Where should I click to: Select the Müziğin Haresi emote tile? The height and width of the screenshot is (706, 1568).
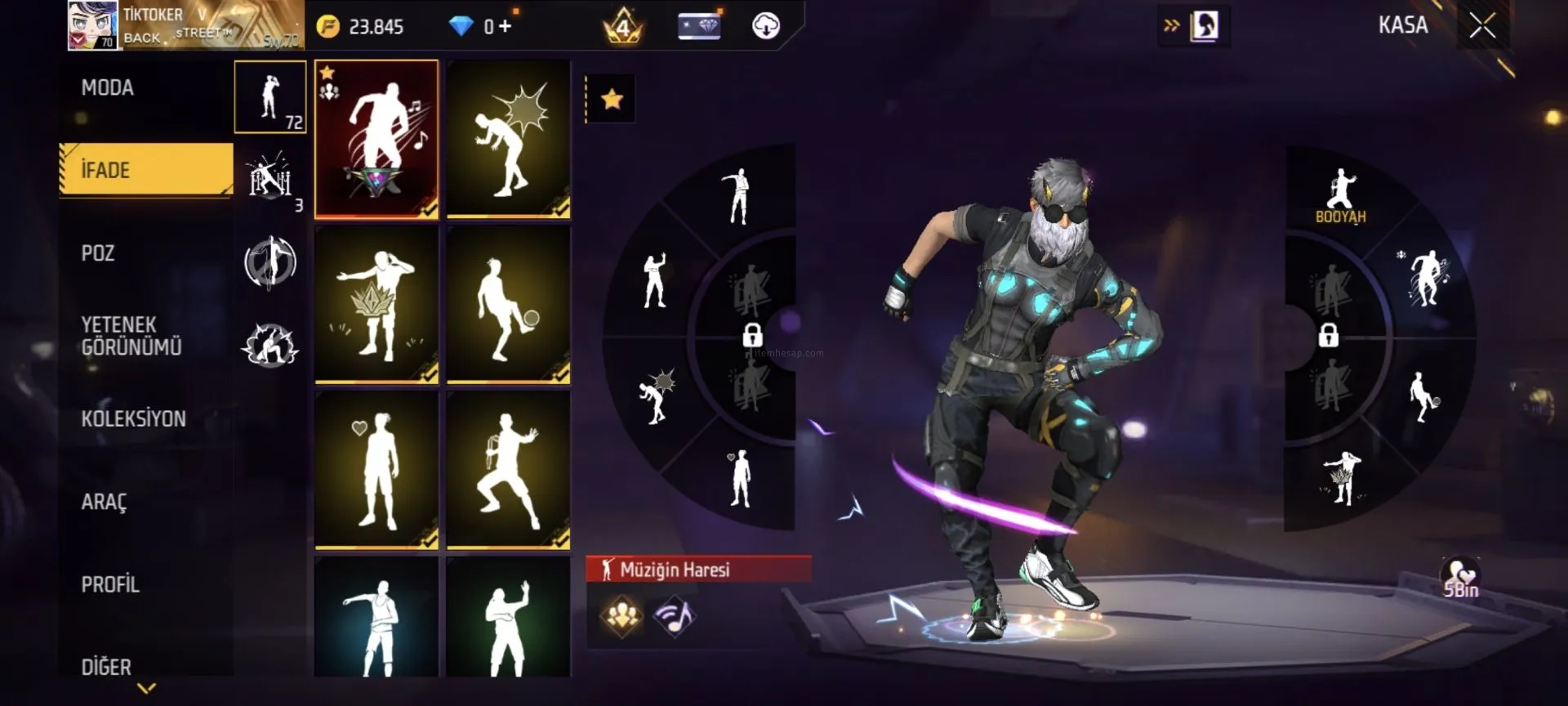tap(376, 139)
